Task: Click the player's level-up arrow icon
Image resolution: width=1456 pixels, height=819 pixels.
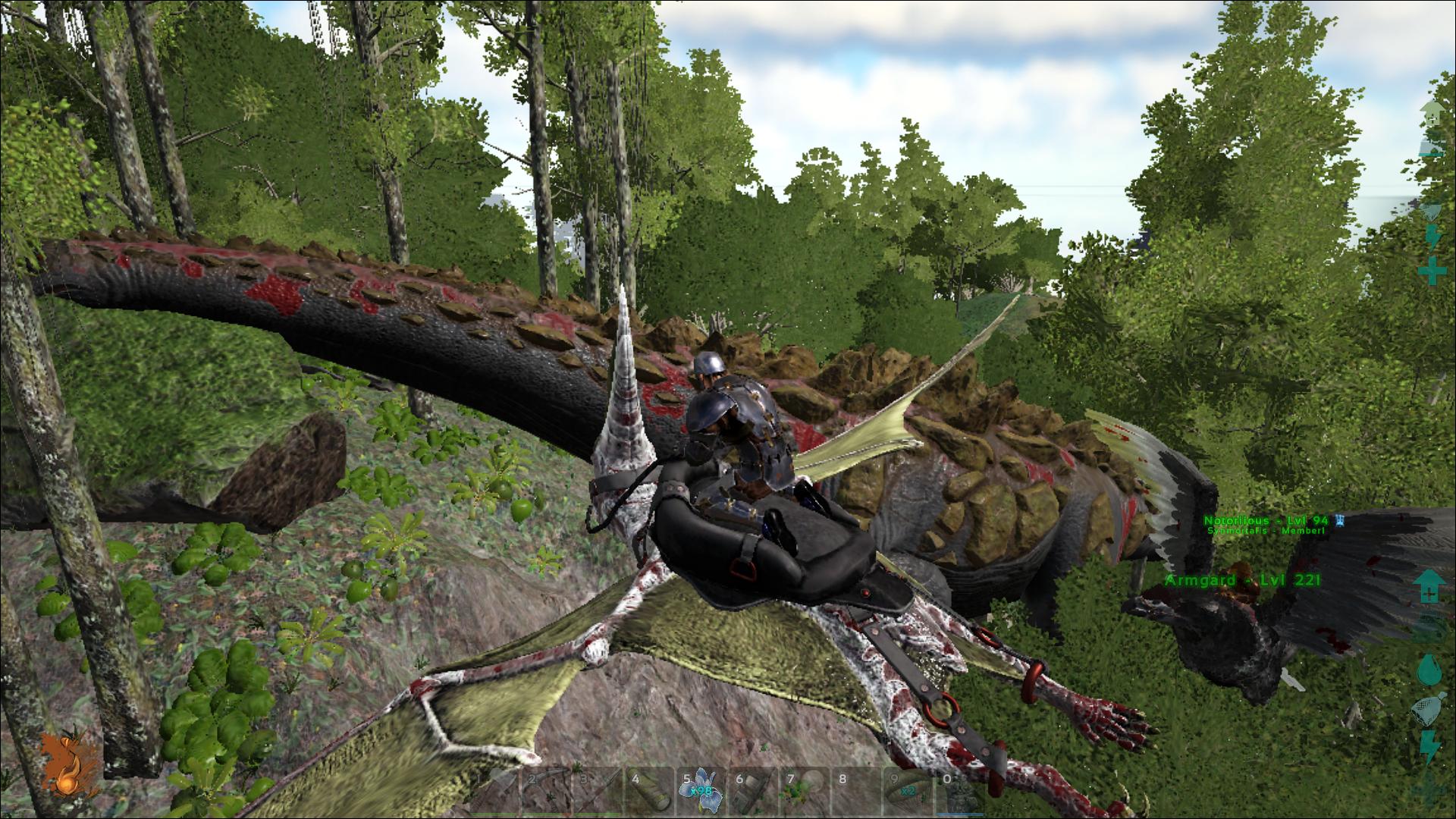Action: [1429, 588]
